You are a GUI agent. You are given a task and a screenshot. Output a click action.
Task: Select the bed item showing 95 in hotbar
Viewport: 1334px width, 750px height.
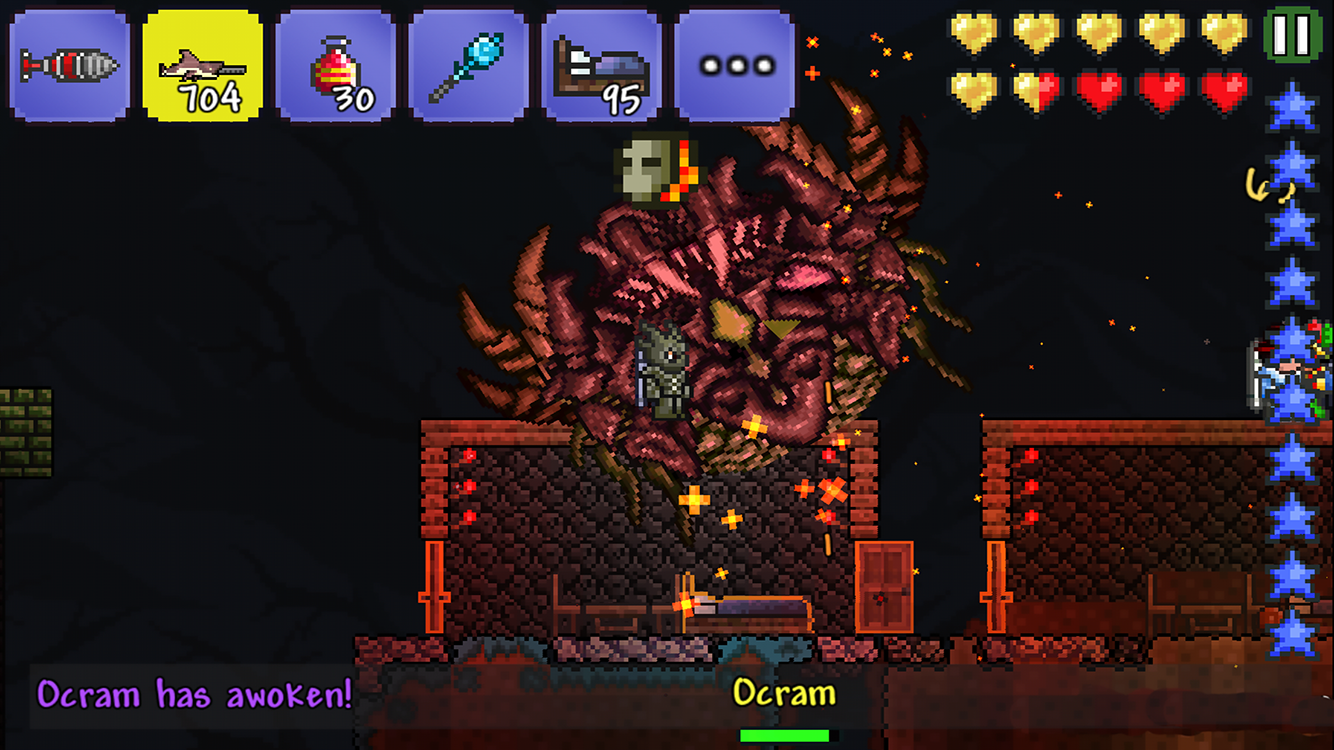click(x=600, y=62)
